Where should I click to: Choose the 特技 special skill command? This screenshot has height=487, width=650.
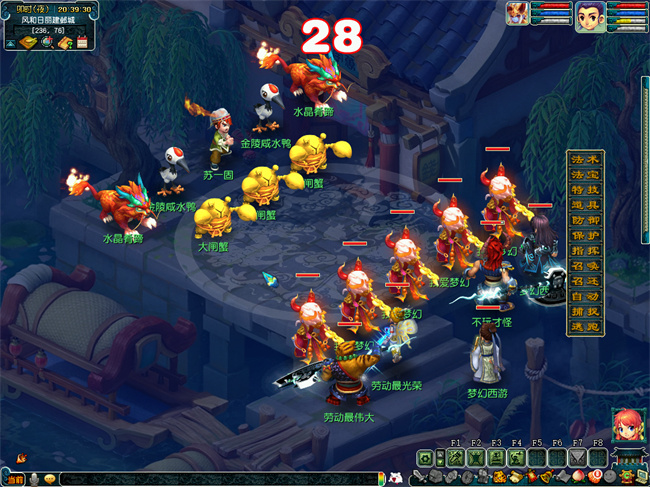pos(585,190)
